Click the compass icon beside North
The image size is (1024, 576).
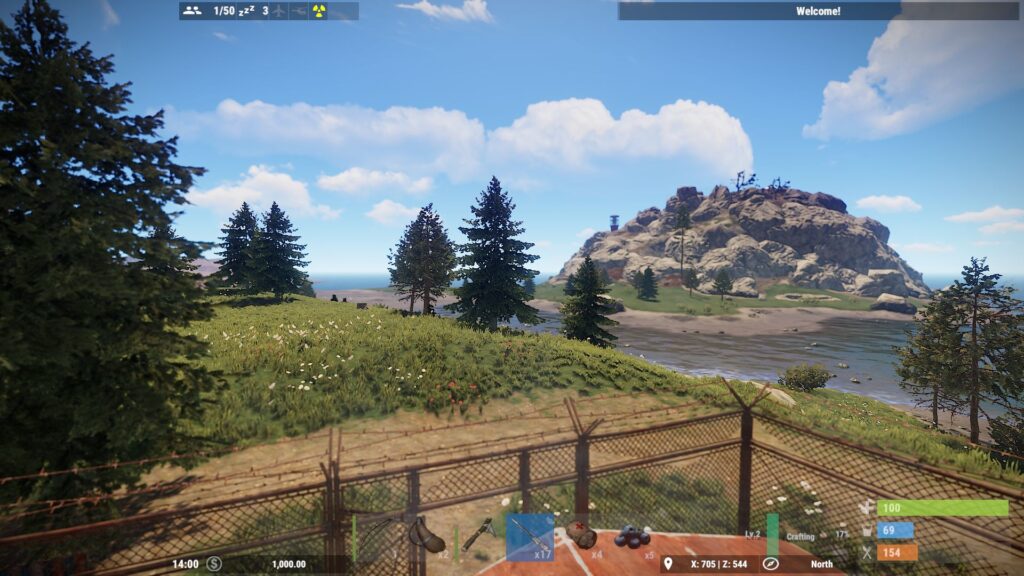[x=770, y=564]
